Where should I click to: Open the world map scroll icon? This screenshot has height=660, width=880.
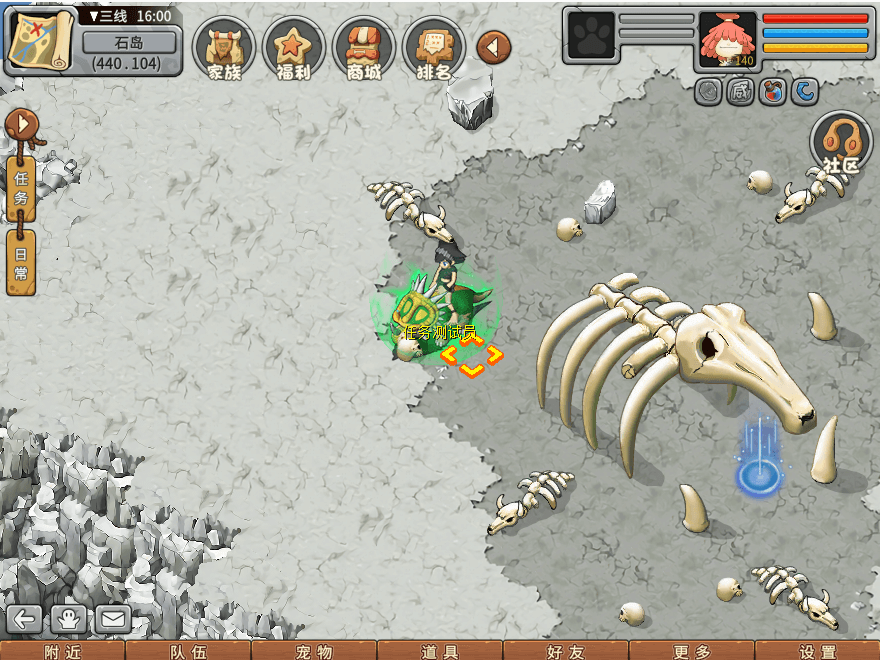[x=40, y=40]
